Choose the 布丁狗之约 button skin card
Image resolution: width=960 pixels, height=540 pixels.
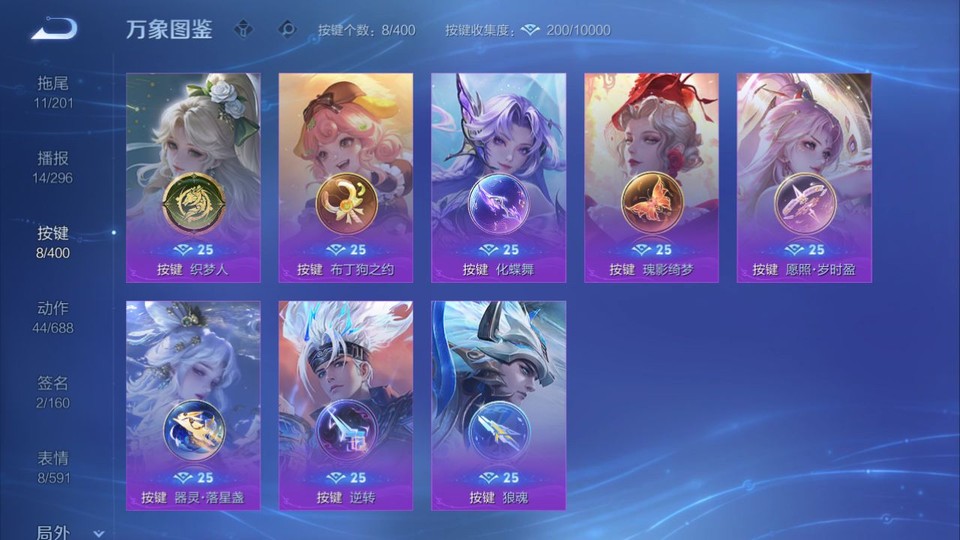click(x=346, y=177)
